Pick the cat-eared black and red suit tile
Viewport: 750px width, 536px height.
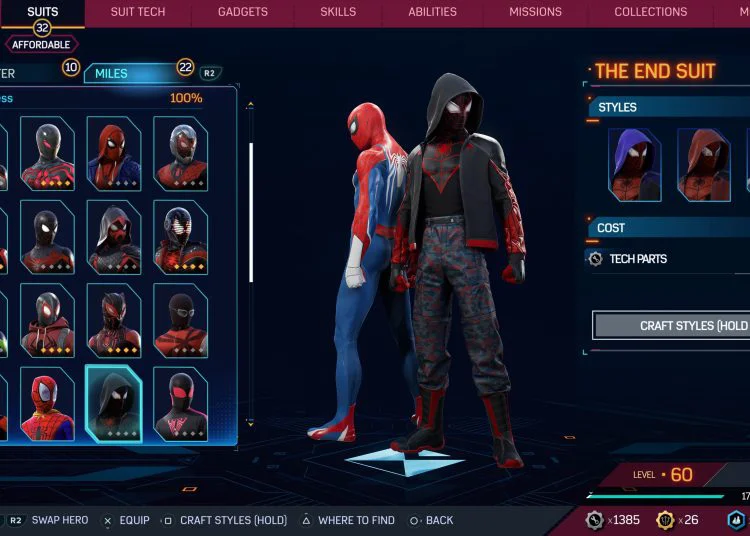pyautogui.click(x=114, y=320)
